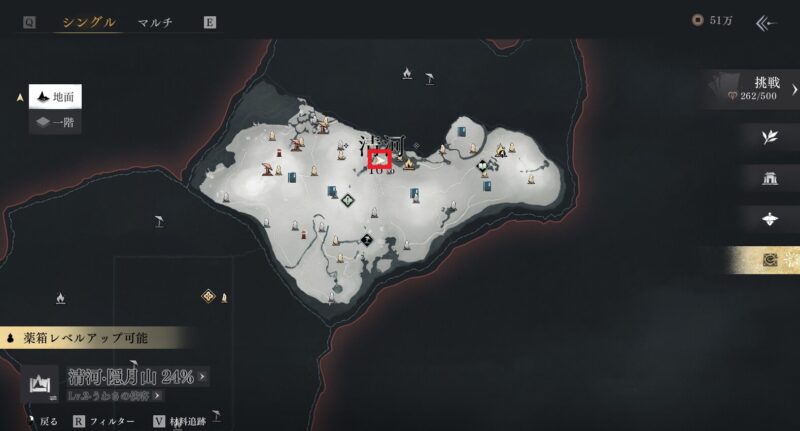The image size is (800, 431).
Task: Open 清河·隠月山 24% exploration progress
Action: pyautogui.click(x=138, y=377)
